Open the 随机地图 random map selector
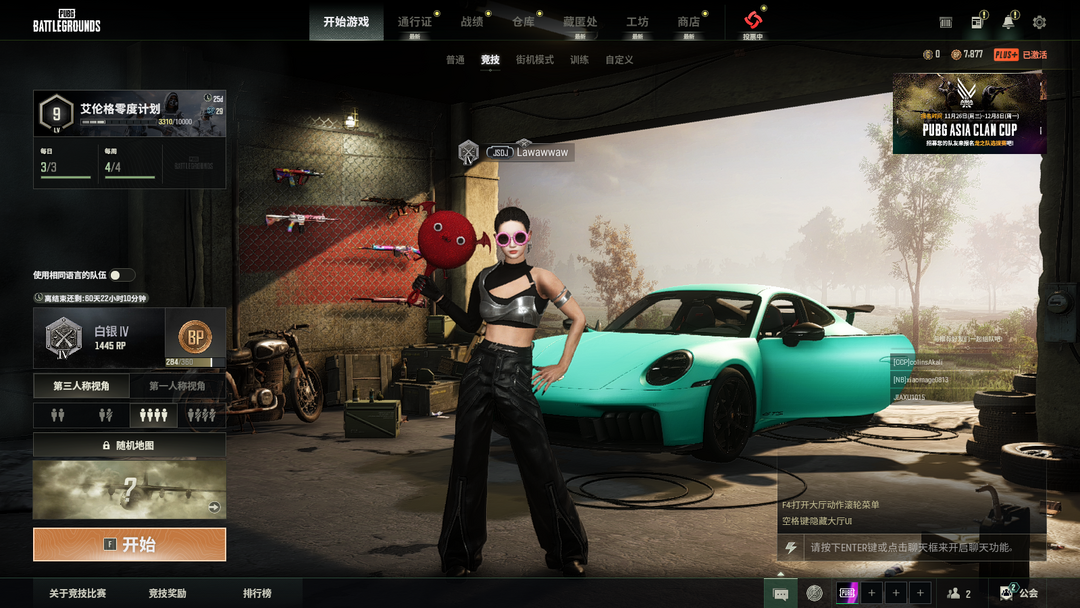The height and width of the screenshot is (608, 1080). [129, 445]
